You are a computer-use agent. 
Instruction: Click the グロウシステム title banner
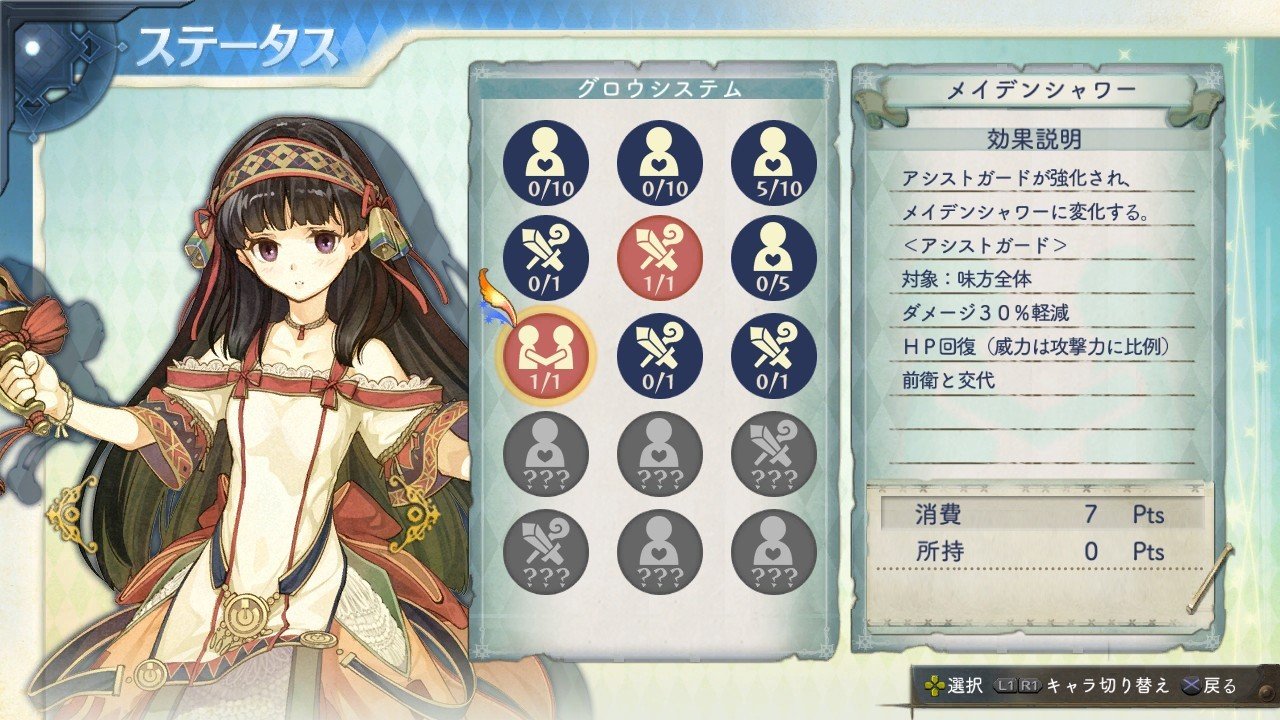point(660,86)
